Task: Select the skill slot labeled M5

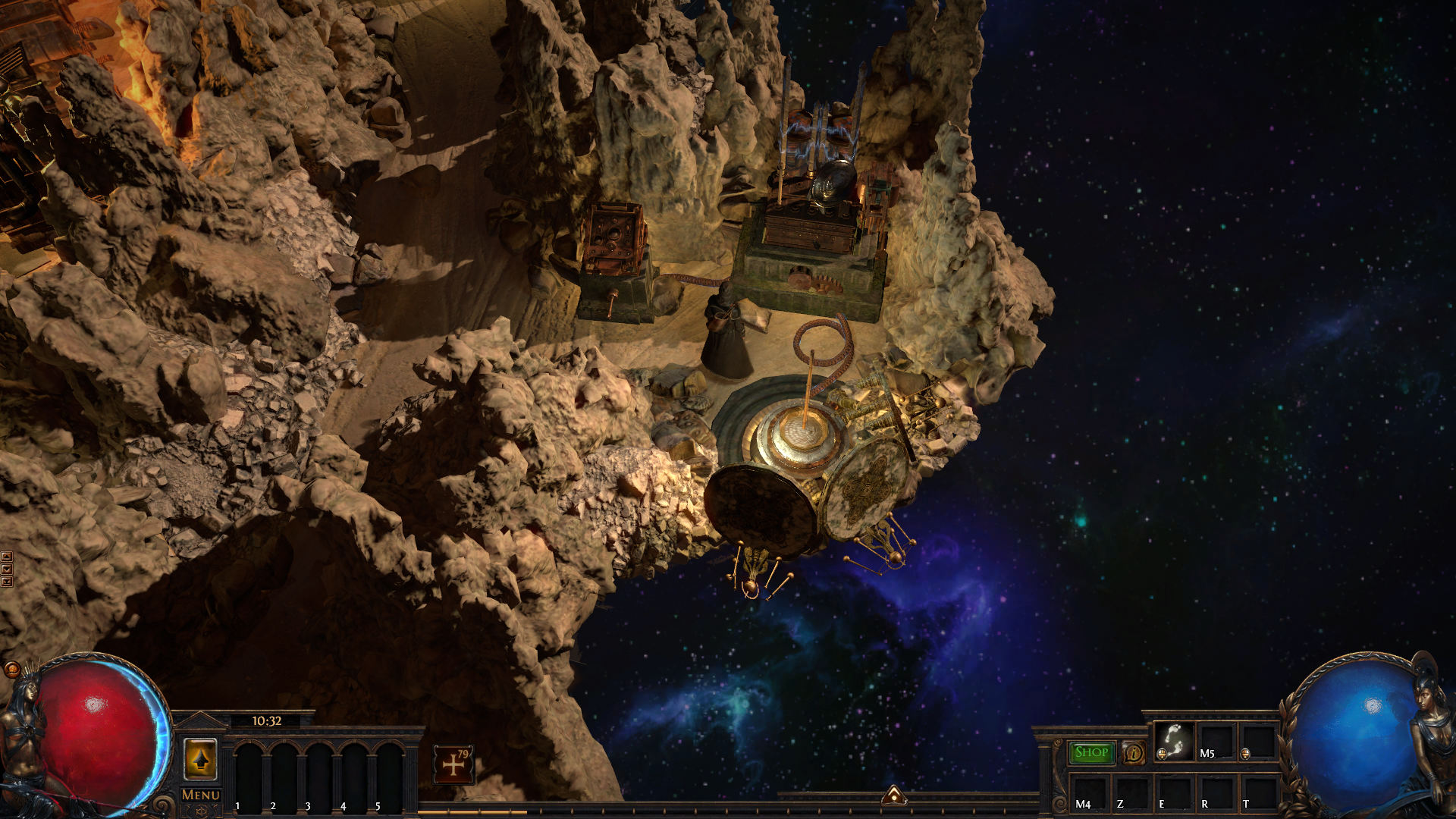Action: pos(1216,742)
